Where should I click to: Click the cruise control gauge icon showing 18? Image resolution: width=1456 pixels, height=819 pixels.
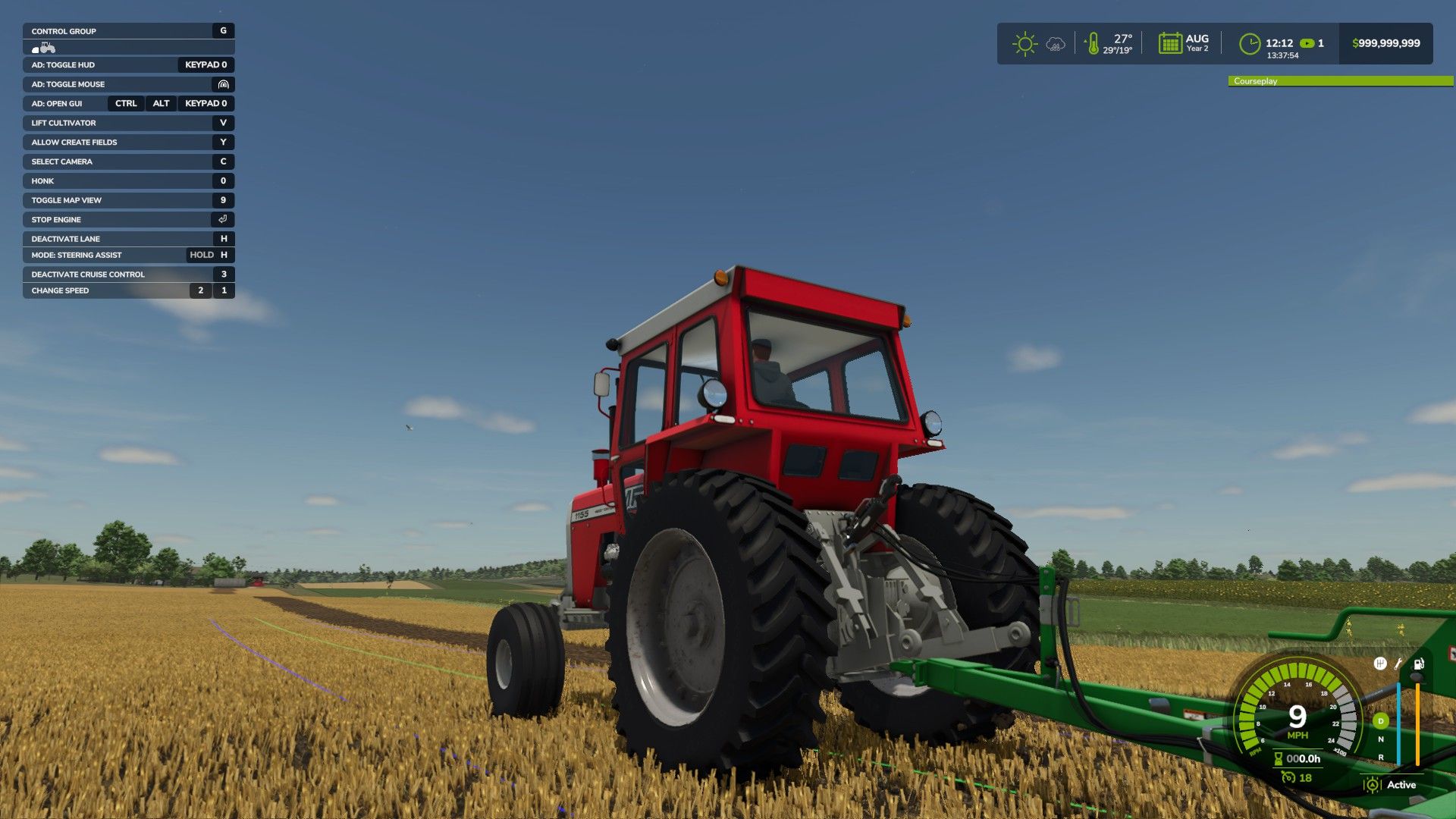point(1288,777)
